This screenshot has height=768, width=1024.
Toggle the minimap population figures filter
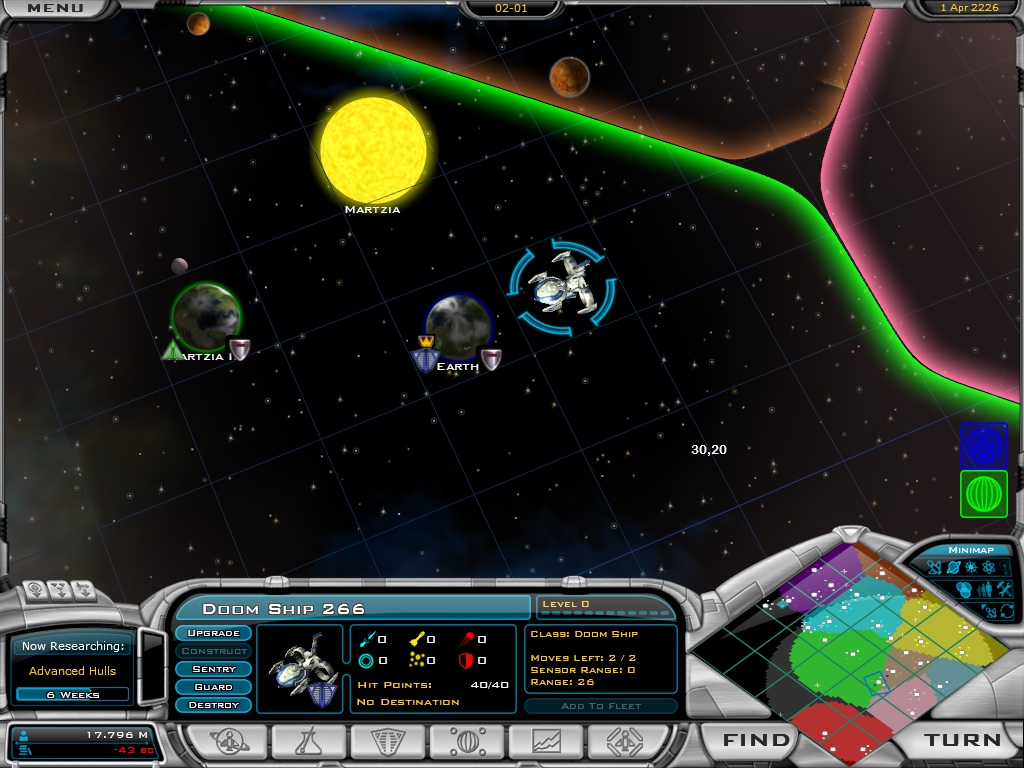tap(985, 589)
